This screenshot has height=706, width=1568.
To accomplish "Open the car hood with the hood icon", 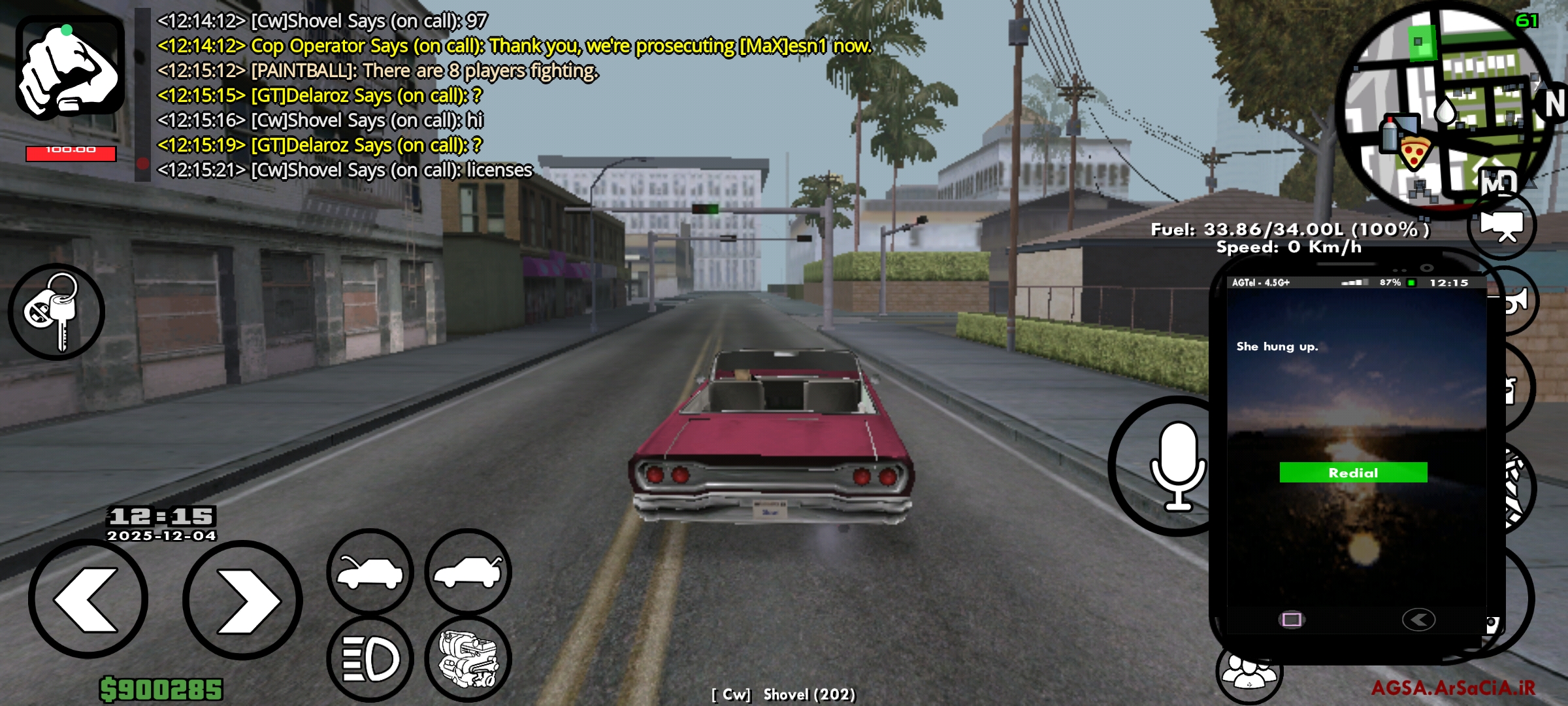I will coord(369,572).
